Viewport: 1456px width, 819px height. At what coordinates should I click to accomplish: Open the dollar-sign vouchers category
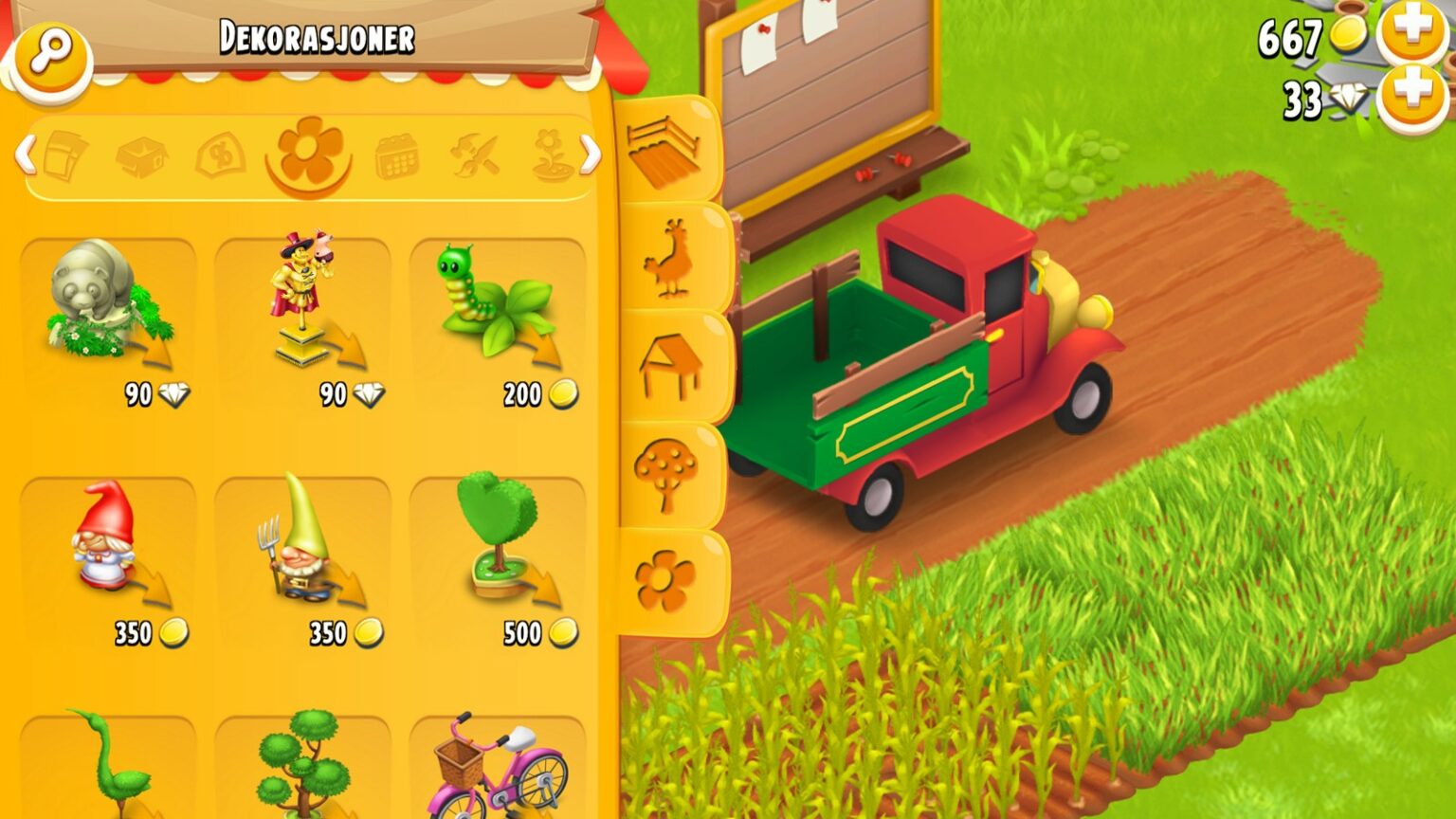(220, 156)
